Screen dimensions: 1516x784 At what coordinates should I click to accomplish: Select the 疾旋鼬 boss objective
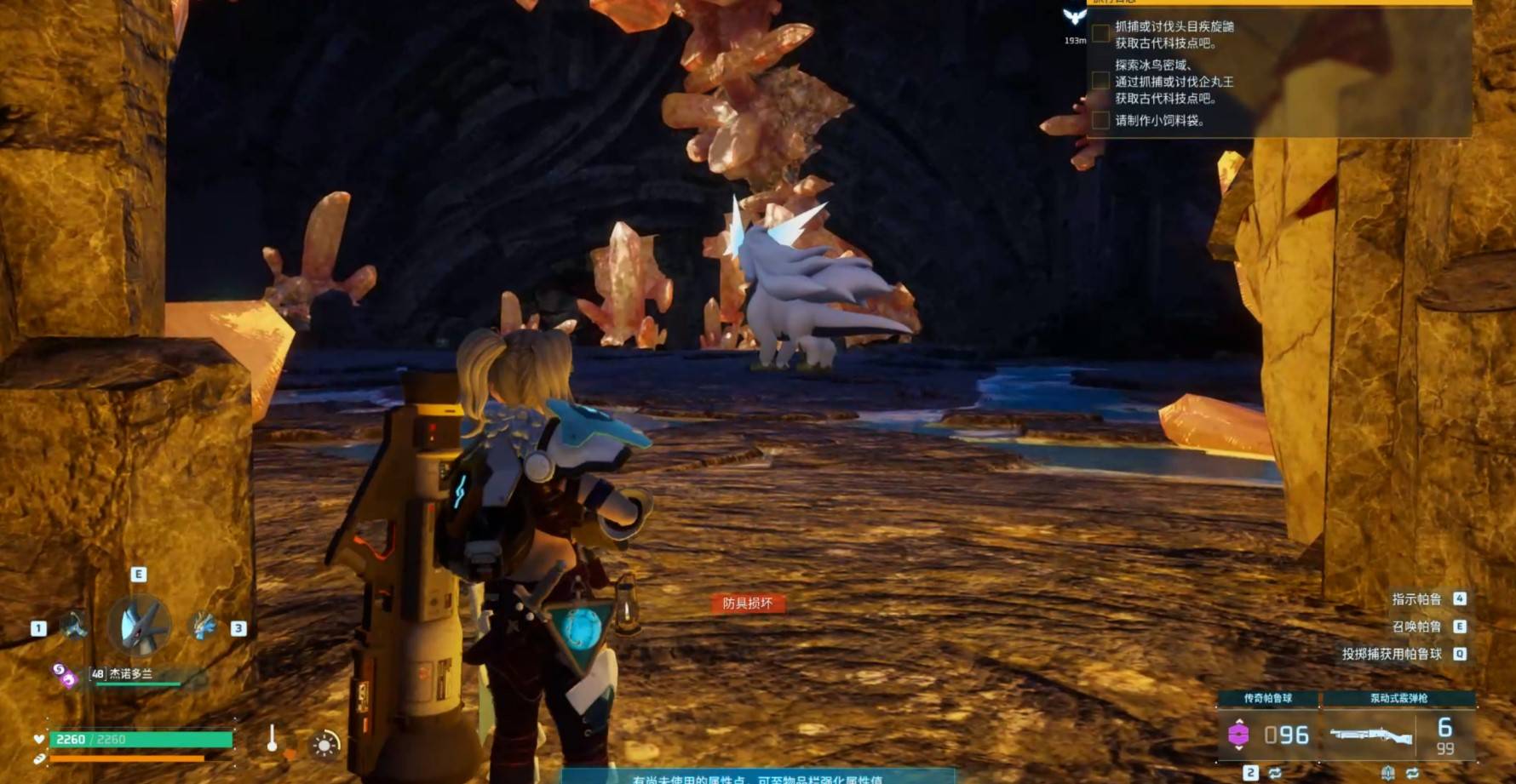(1174, 35)
